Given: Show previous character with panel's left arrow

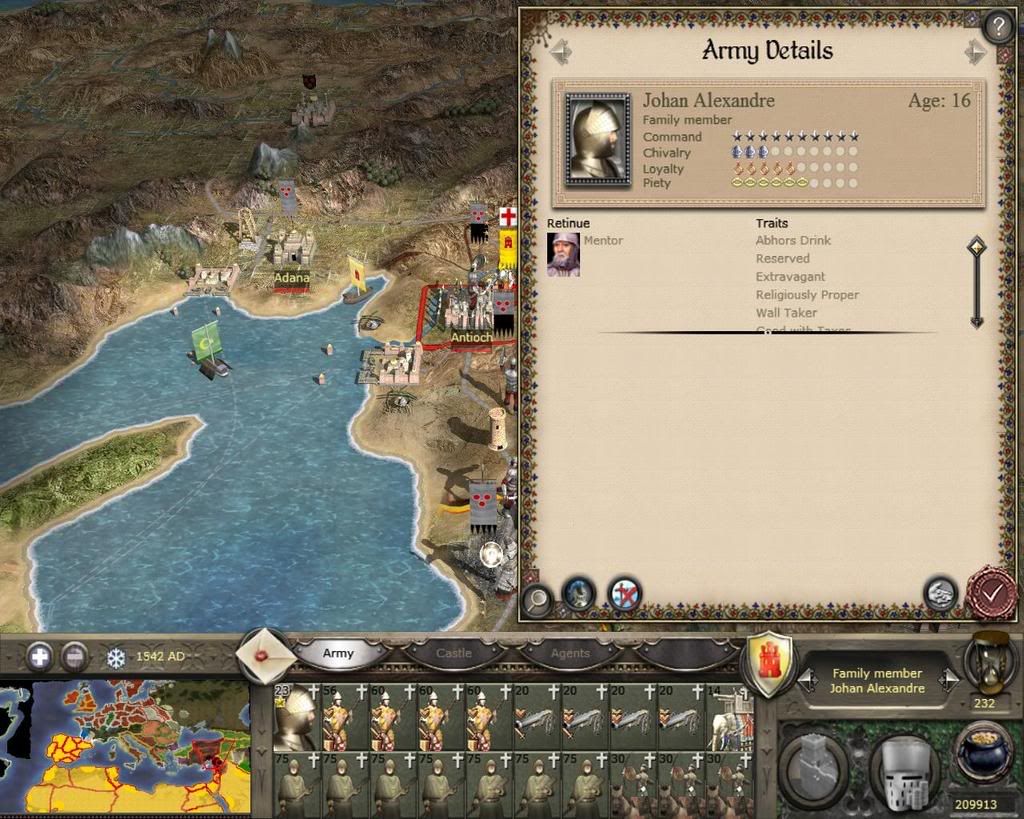Looking at the screenshot, I should click(x=560, y=51).
